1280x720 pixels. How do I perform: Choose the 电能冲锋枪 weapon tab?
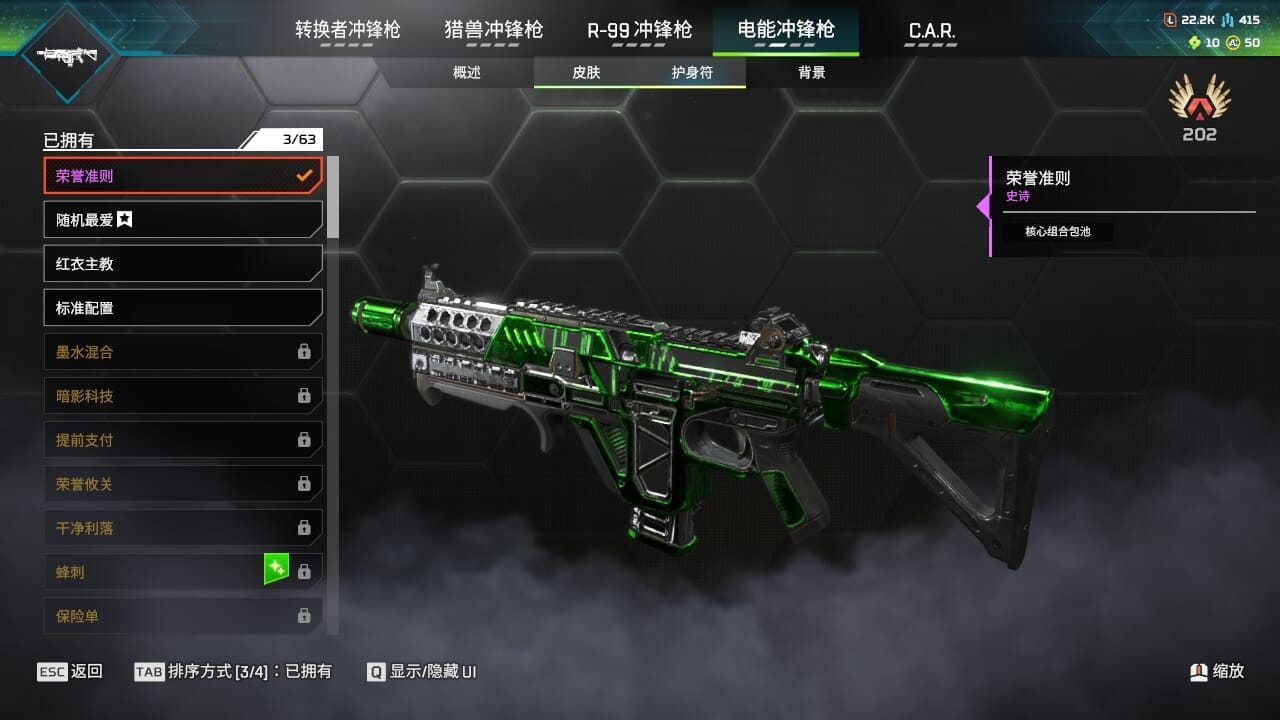(785, 30)
